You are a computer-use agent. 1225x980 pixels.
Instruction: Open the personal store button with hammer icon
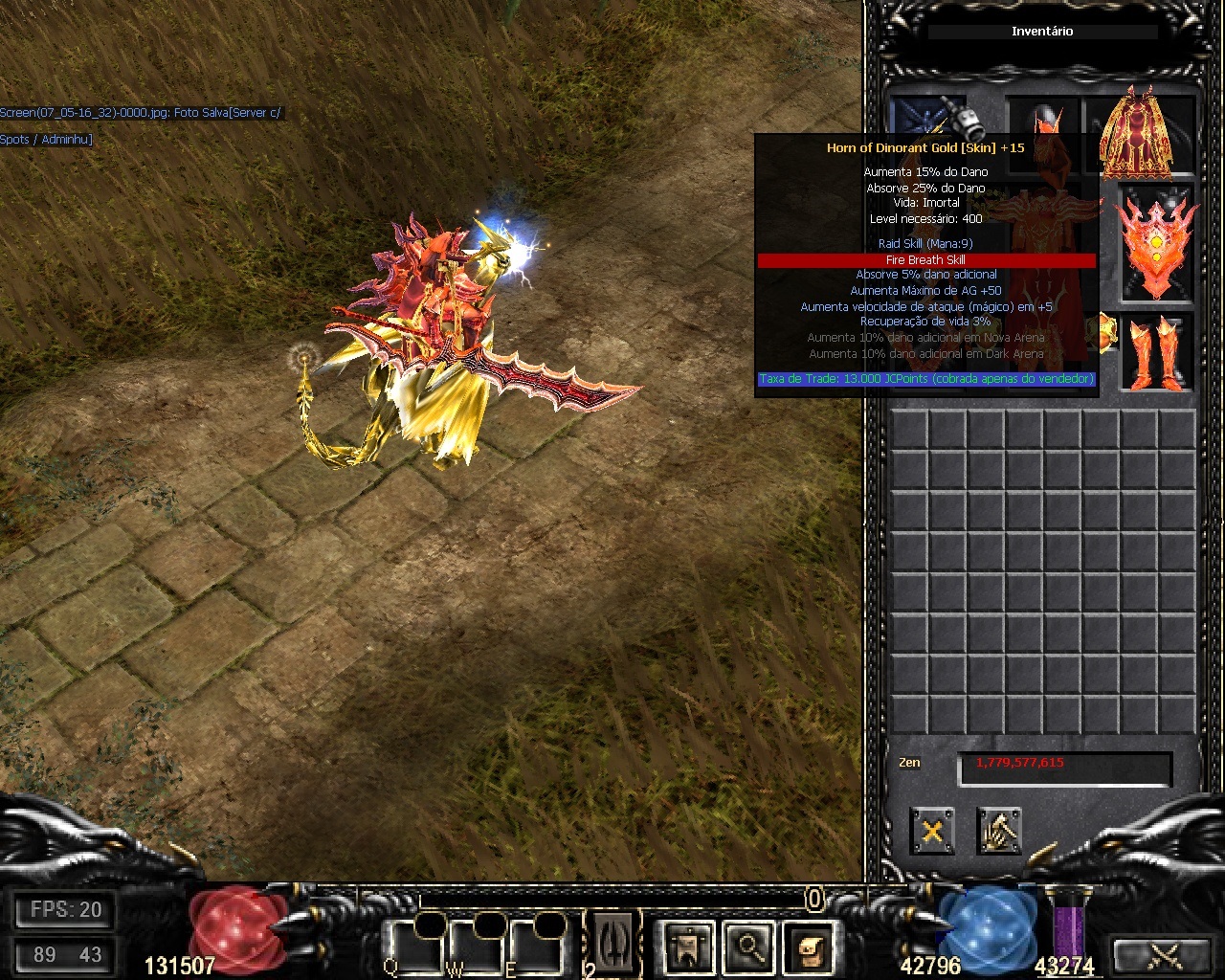coord(999,831)
